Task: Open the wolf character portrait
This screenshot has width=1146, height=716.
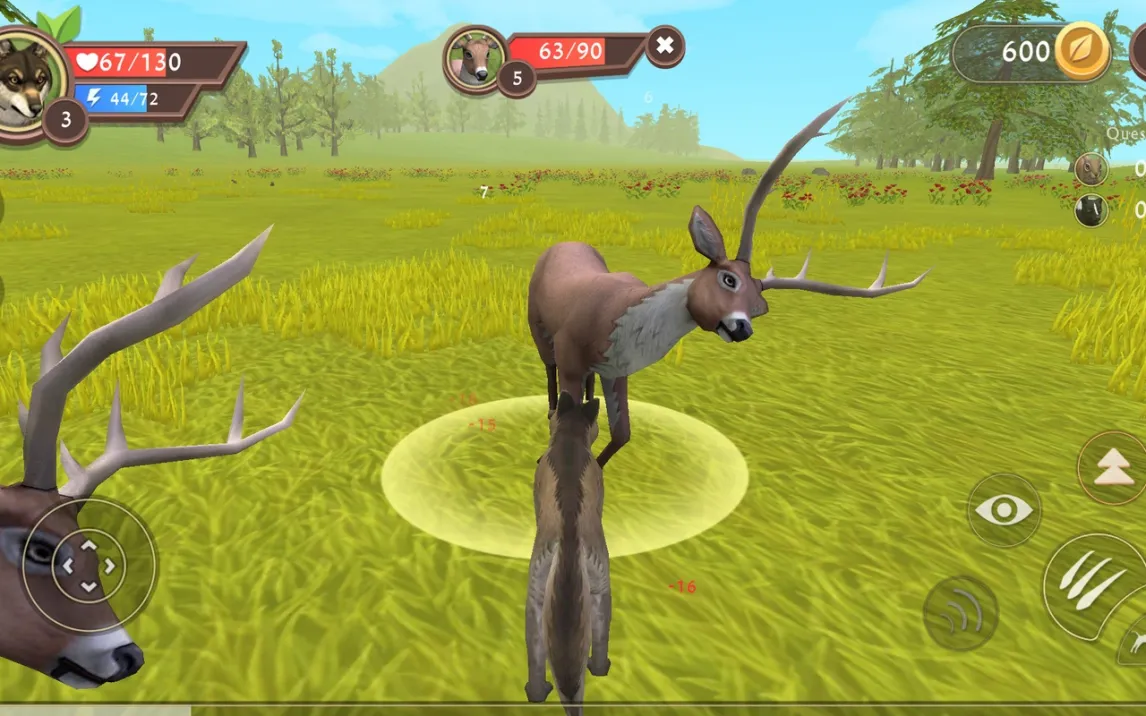Action: (x=27, y=80)
